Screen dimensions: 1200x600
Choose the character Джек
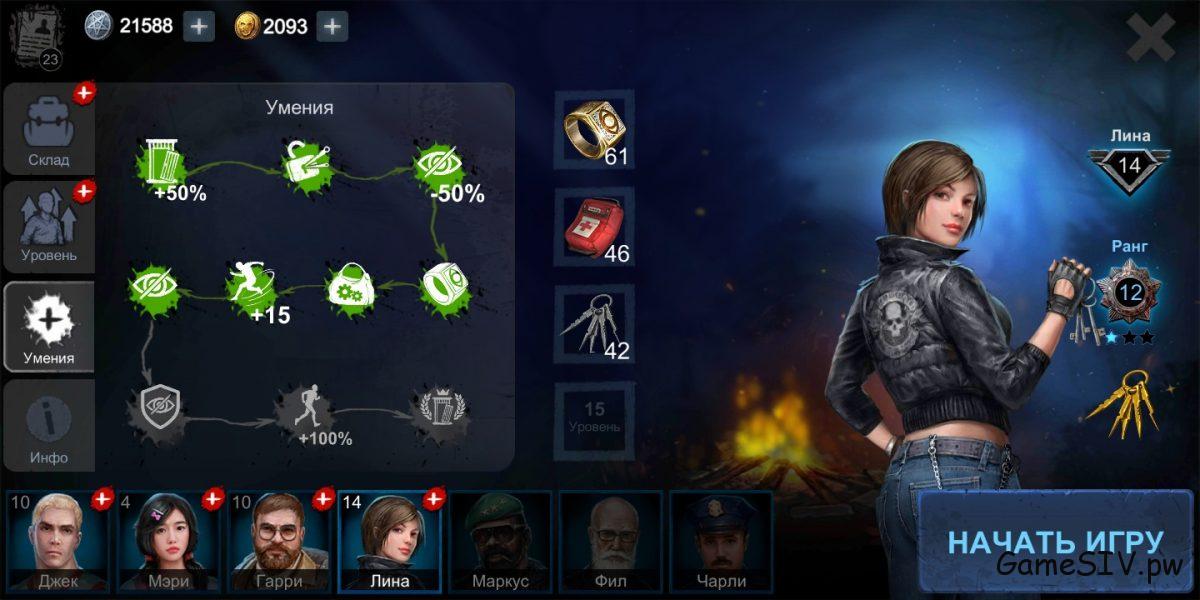pyautogui.click(x=58, y=540)
